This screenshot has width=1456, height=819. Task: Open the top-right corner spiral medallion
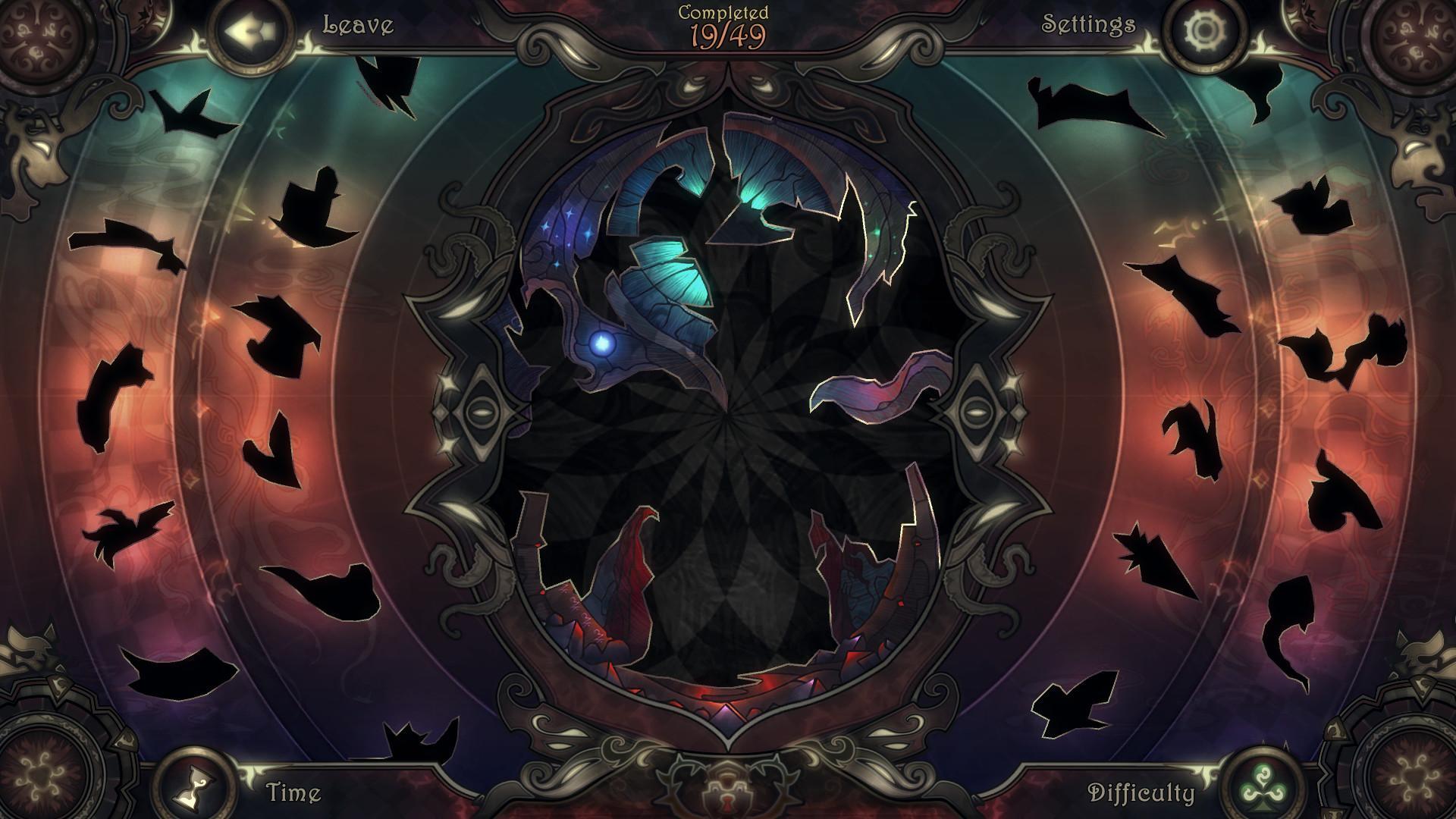click(x=1420, y=36)
